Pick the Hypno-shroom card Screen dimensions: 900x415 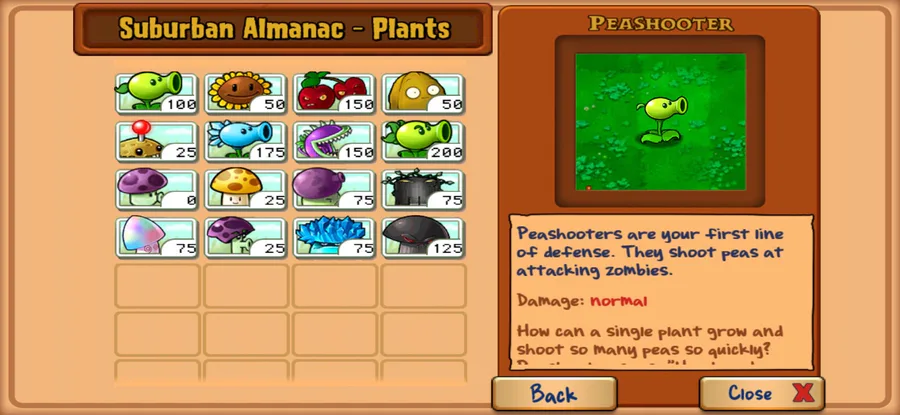click(x=157, y=237)
